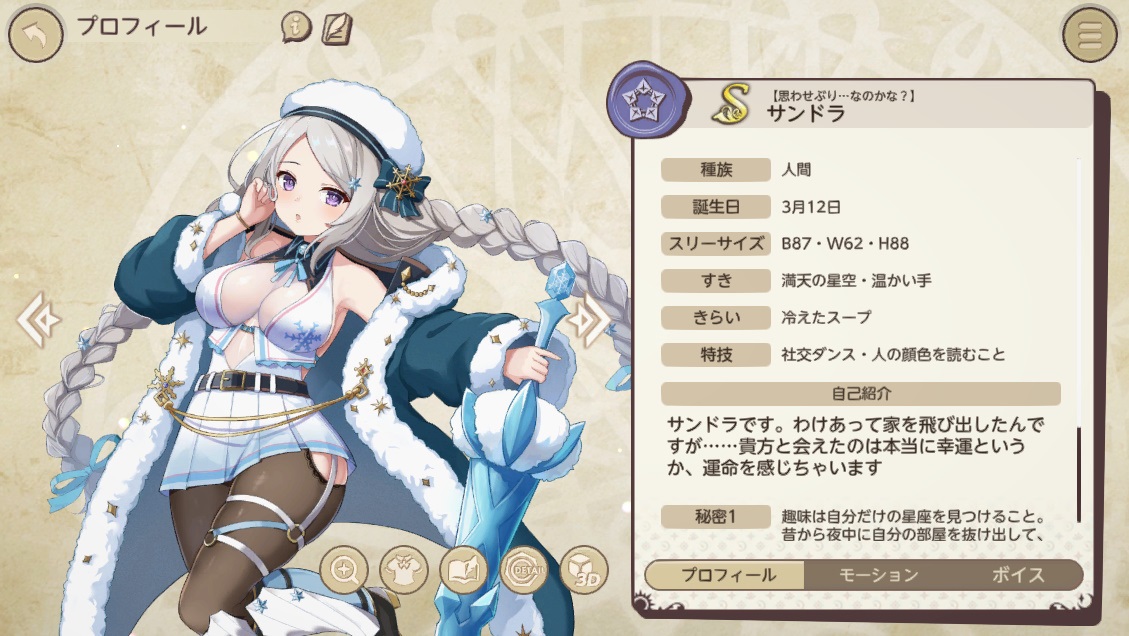Viewport: 1129px width, 636px height.
Task: Open the quill note icon
Action: point(336,27)
